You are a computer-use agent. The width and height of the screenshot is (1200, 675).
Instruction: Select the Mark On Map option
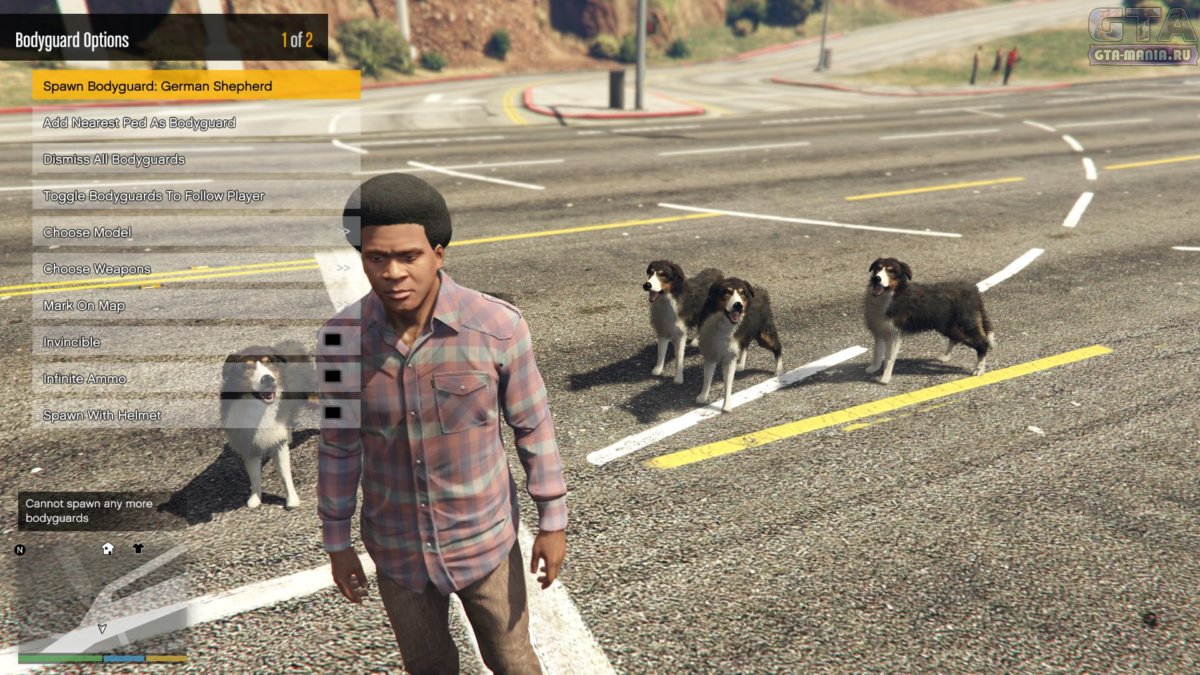(196, 305)
